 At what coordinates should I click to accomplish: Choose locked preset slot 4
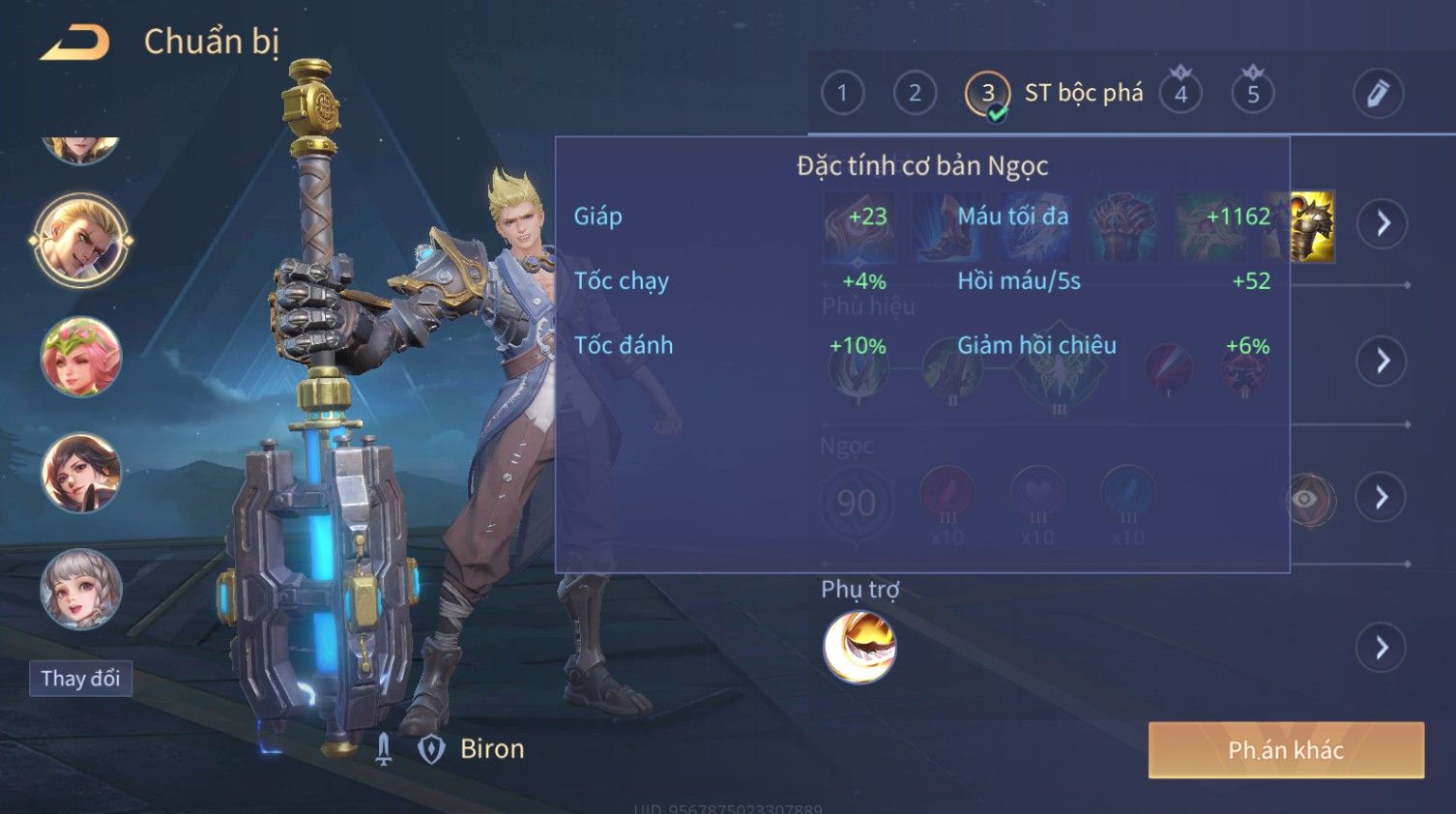tap(1180, 94)
